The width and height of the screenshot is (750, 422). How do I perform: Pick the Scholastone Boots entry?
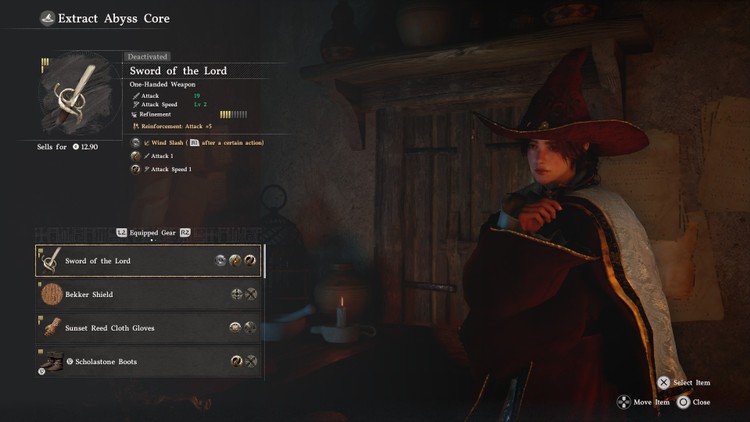point(148,361)
